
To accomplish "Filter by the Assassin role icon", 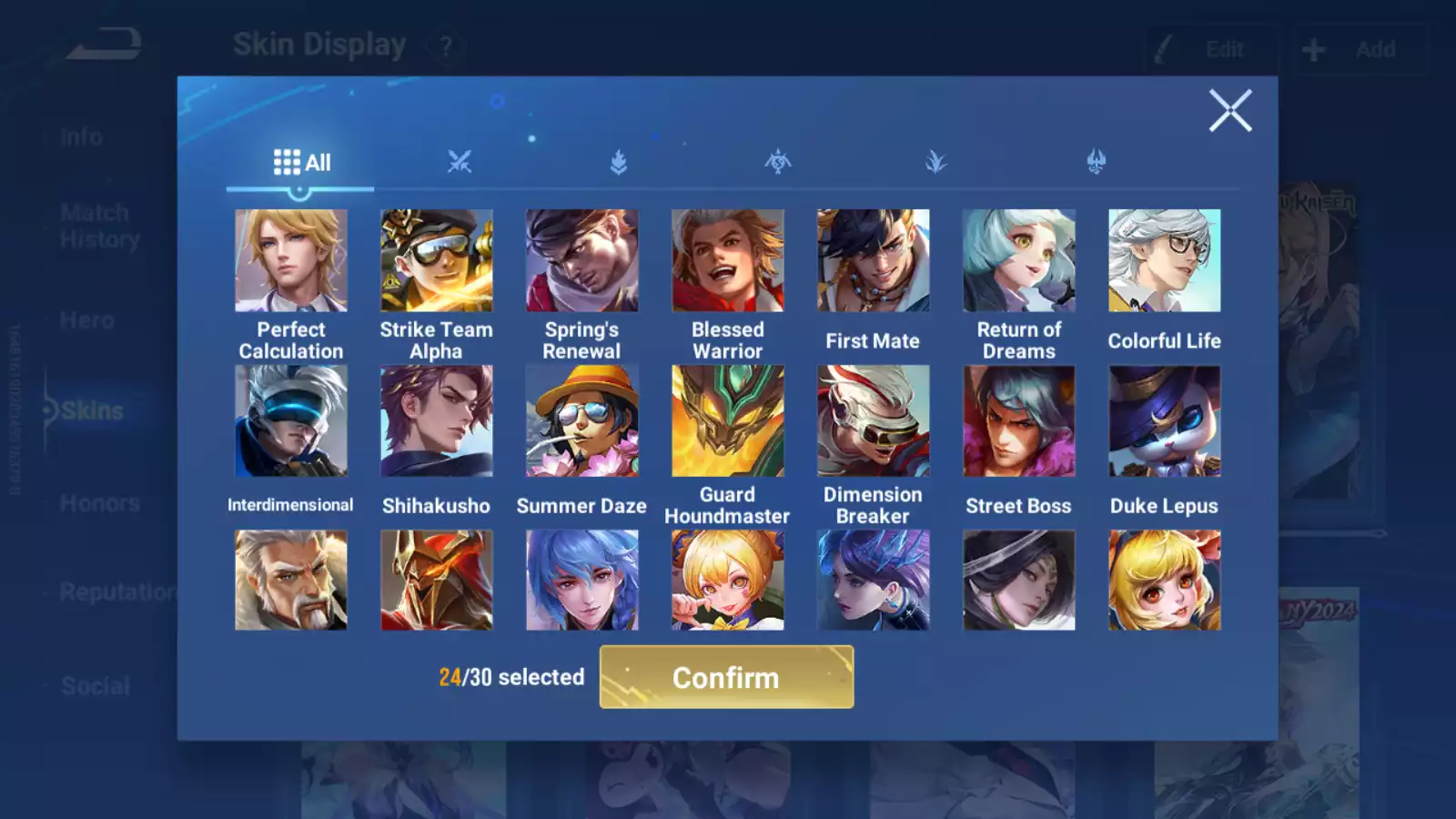I will pyautogui.click(x=935, y=160).
